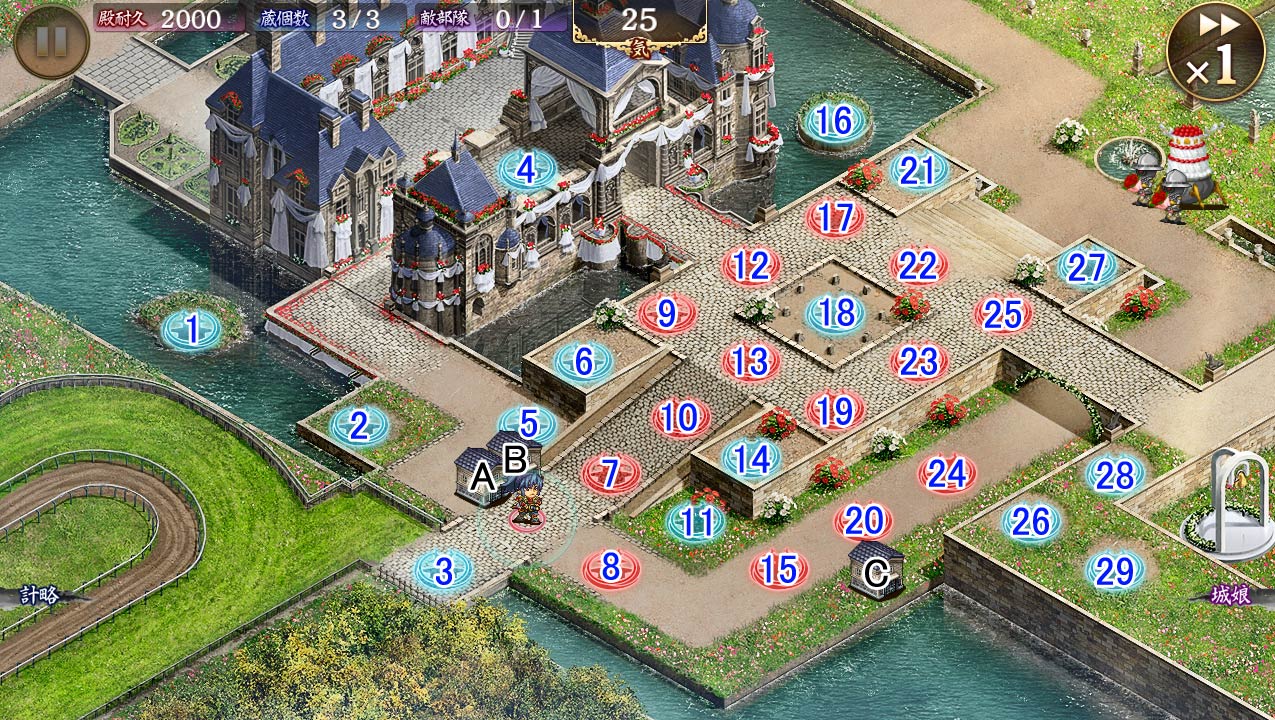Choose blue placement tile 18 in the courtyard

pos(835,314)
